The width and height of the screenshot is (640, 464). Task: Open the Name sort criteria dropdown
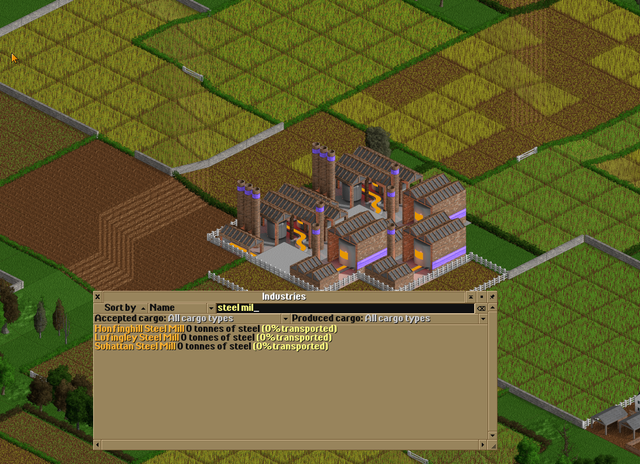[x=180, y=308]
